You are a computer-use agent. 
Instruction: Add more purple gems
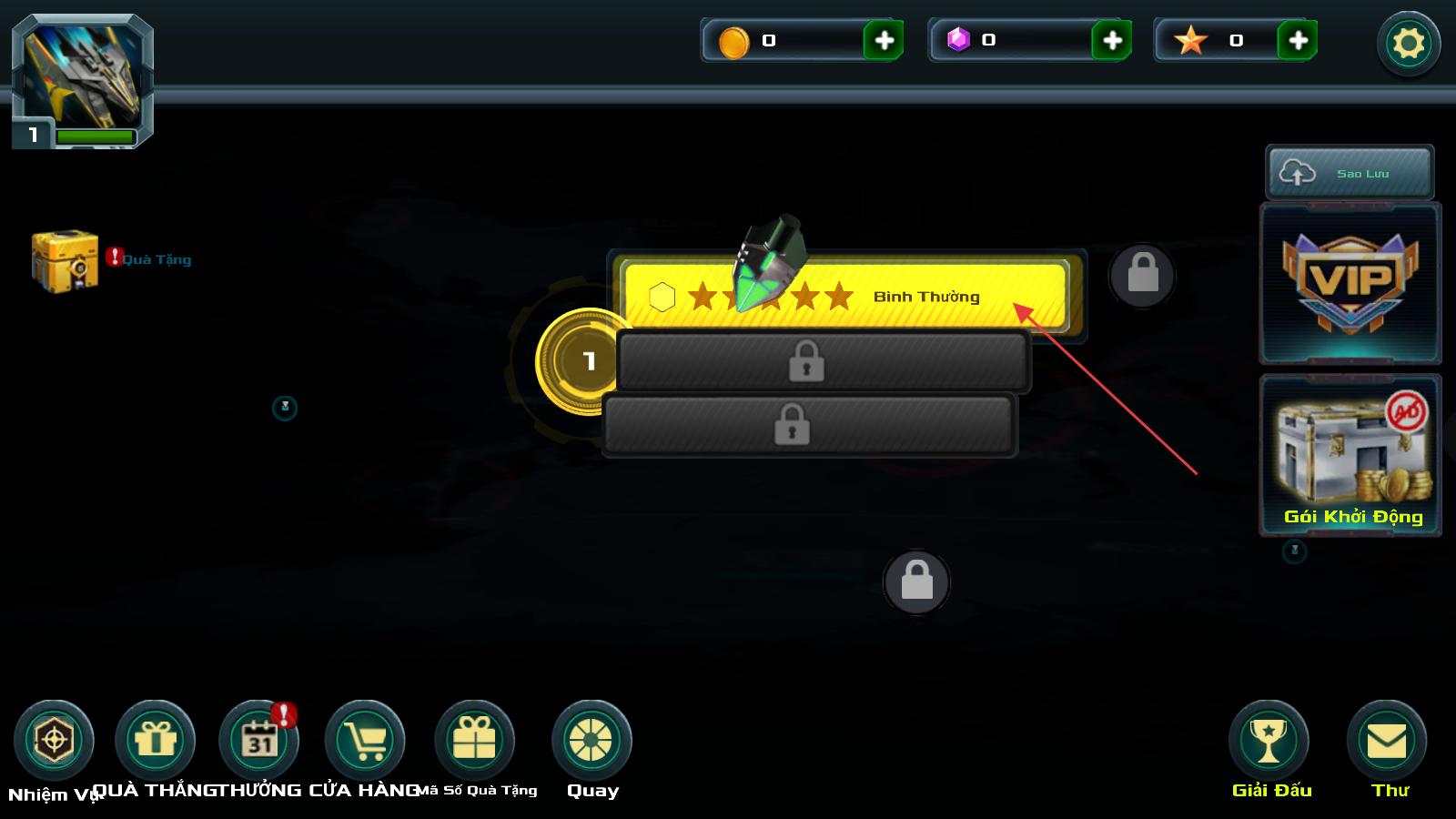coord(1111,41)
